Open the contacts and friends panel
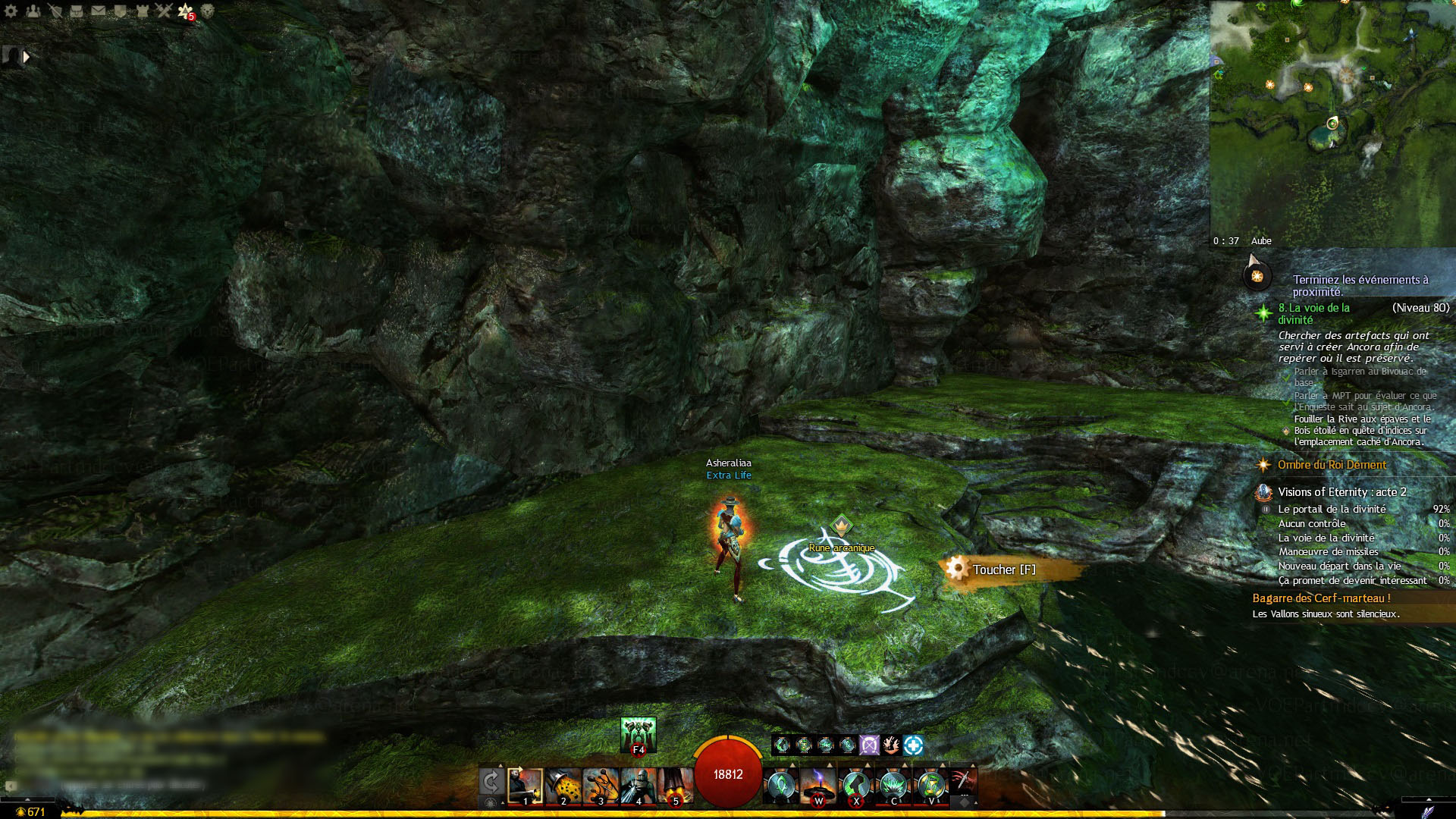Viewport: 1456px width, 819px height. pyautogui.click(x=33, y=11)
